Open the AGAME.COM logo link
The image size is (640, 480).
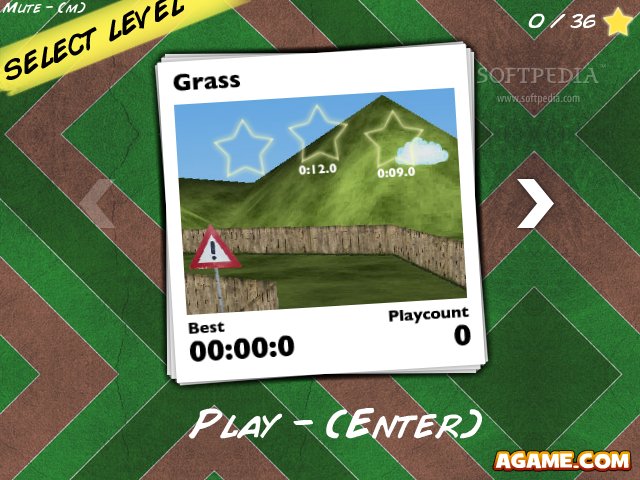point(561,460)
